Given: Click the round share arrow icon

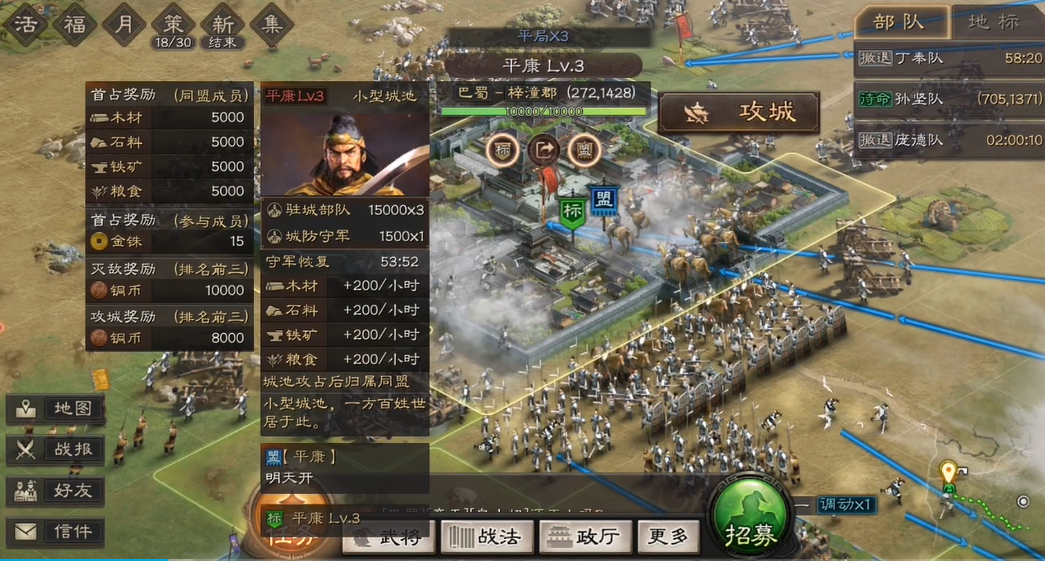Looking at the screenshot, I should [543, 150].
